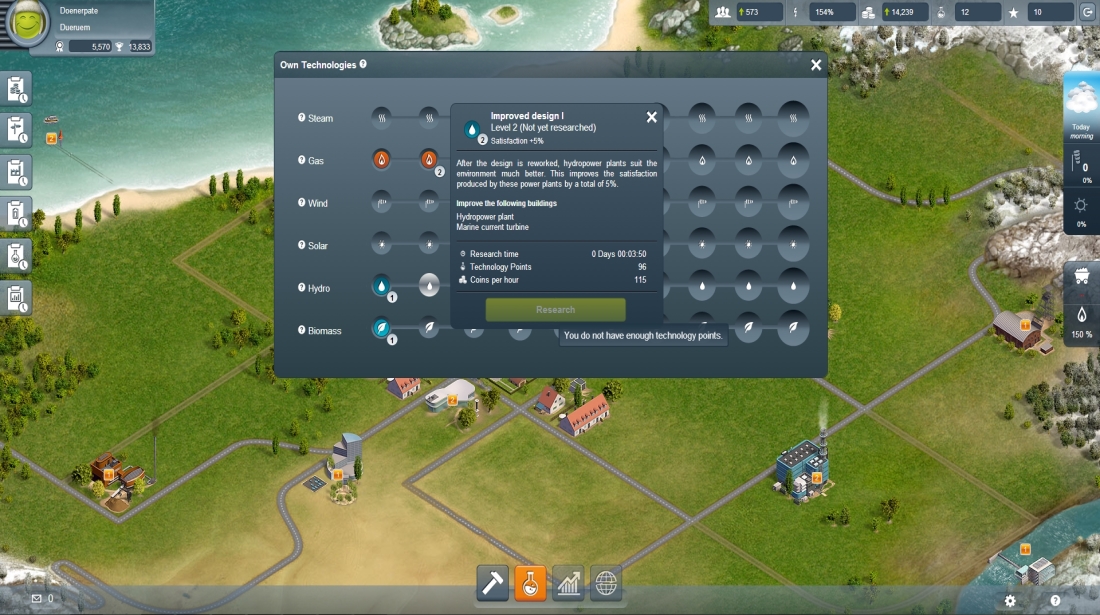Viewport: 1100px width, 615px height.
Task: Toggle the research flask toolbar button
Action: (530, 582)
